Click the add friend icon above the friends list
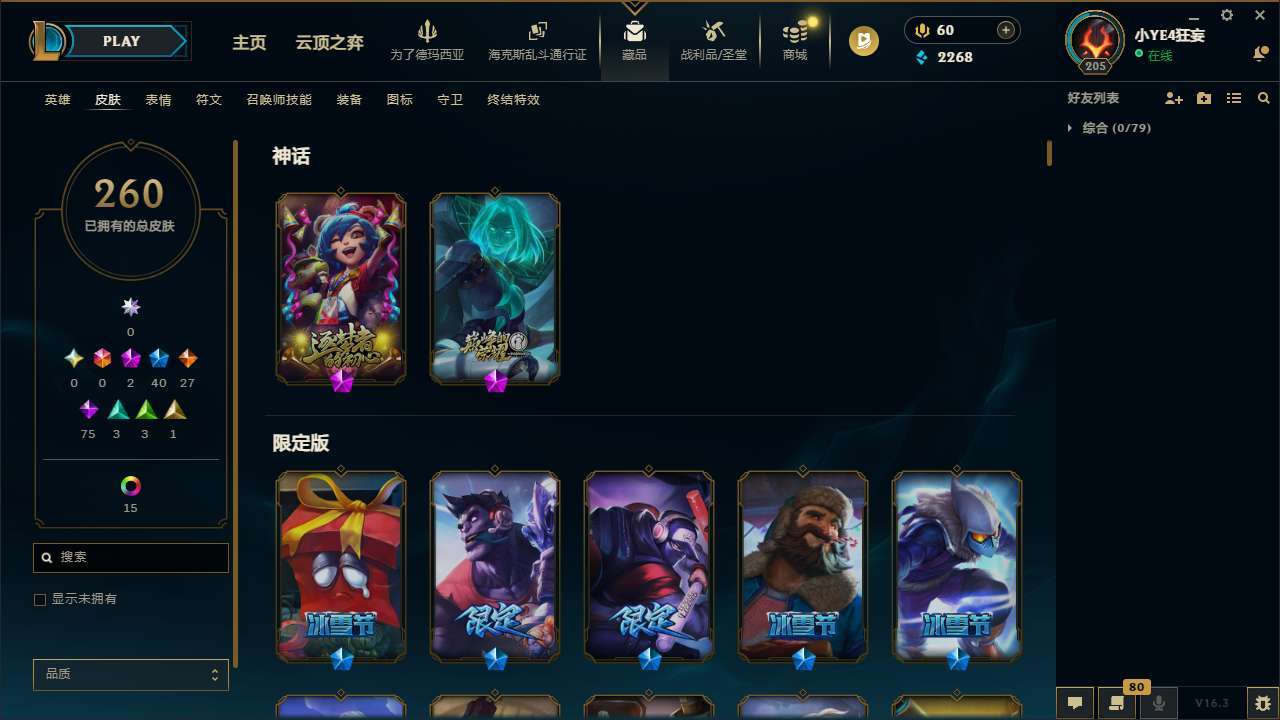The width and height of the screenshot is (1280, 720). tap(1172, 98)
